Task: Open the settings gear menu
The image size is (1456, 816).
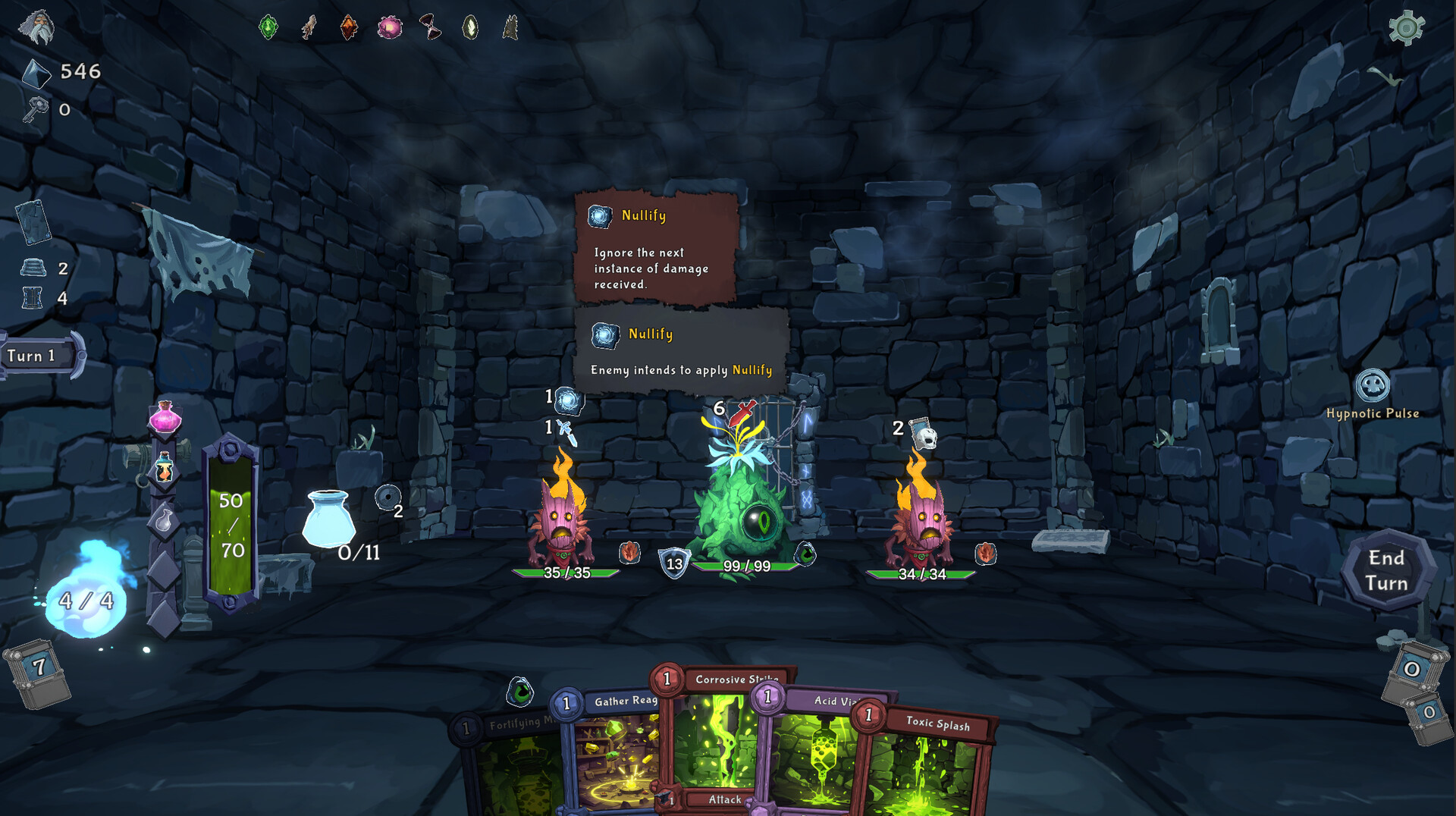Action: point(1407,28)
